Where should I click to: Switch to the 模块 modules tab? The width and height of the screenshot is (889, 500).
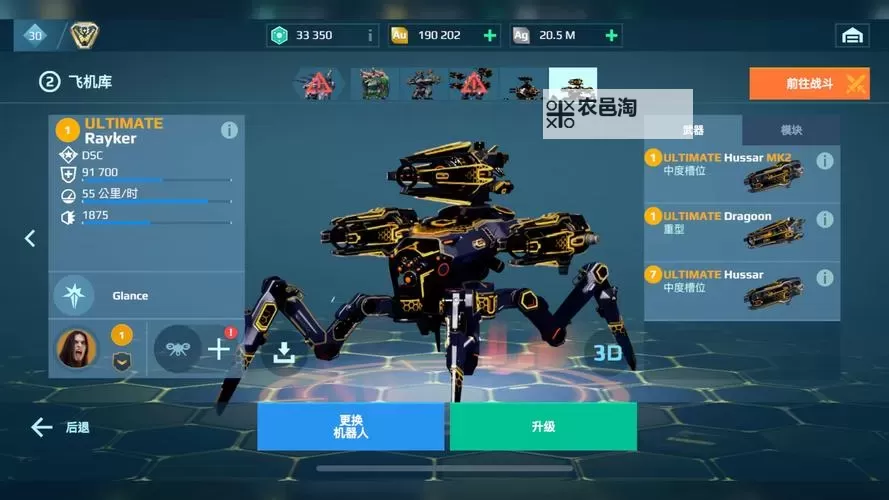click(790, 130)
